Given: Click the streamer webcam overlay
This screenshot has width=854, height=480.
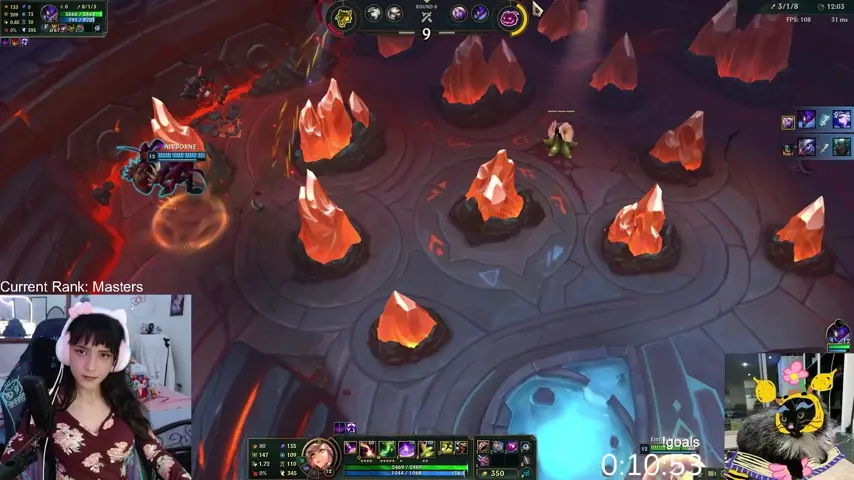Looking at the screenshot, I should click(x=95, y=387).
